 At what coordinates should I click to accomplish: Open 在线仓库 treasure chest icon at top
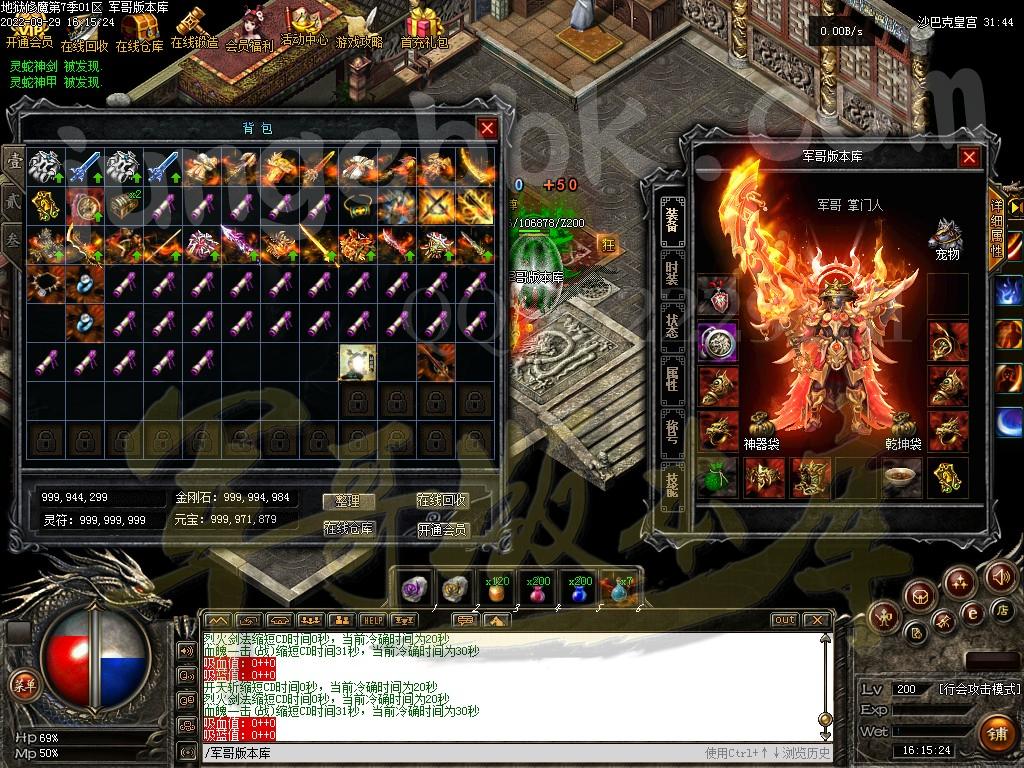139,30
